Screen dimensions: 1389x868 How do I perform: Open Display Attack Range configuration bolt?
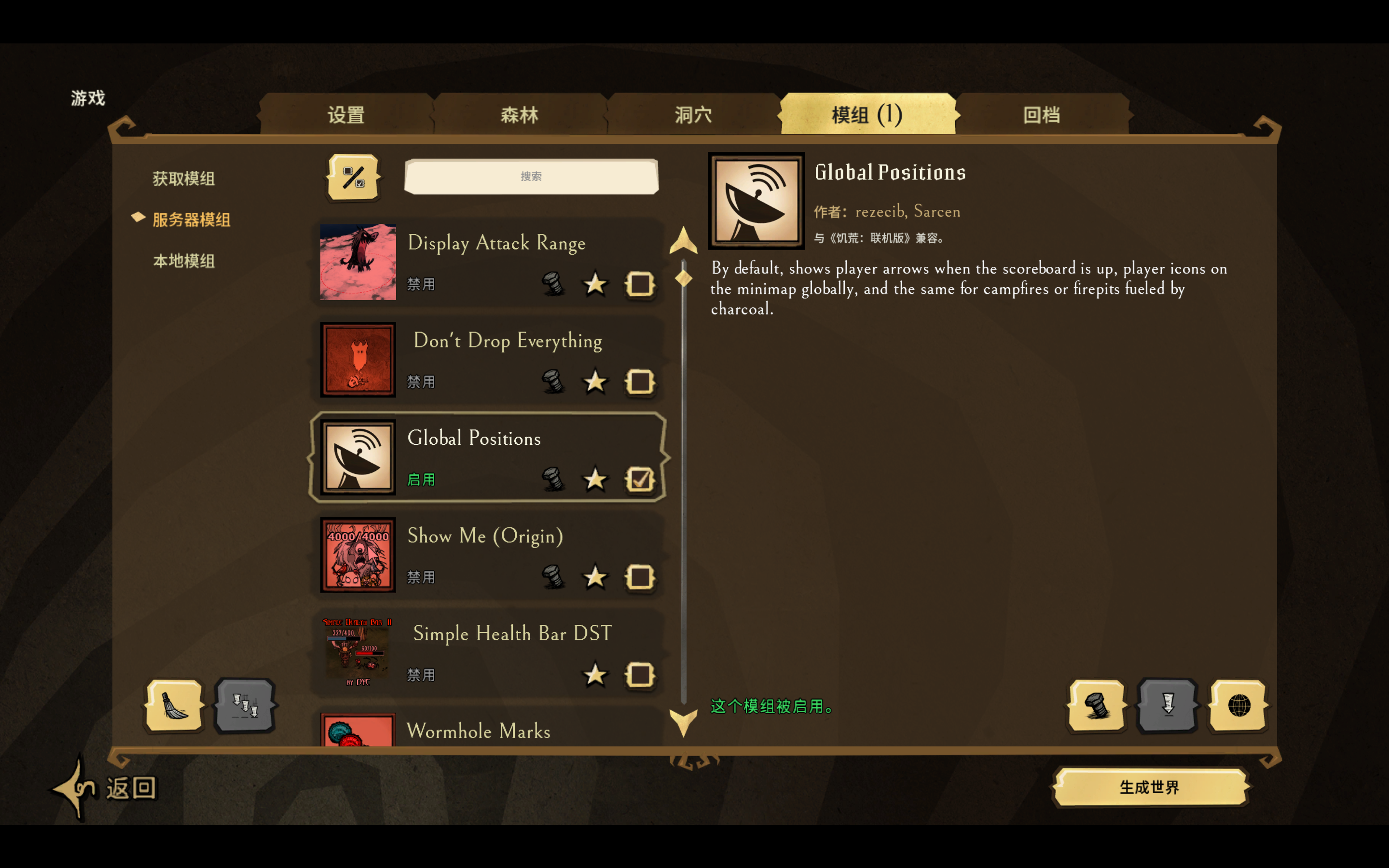pos(553,284)
